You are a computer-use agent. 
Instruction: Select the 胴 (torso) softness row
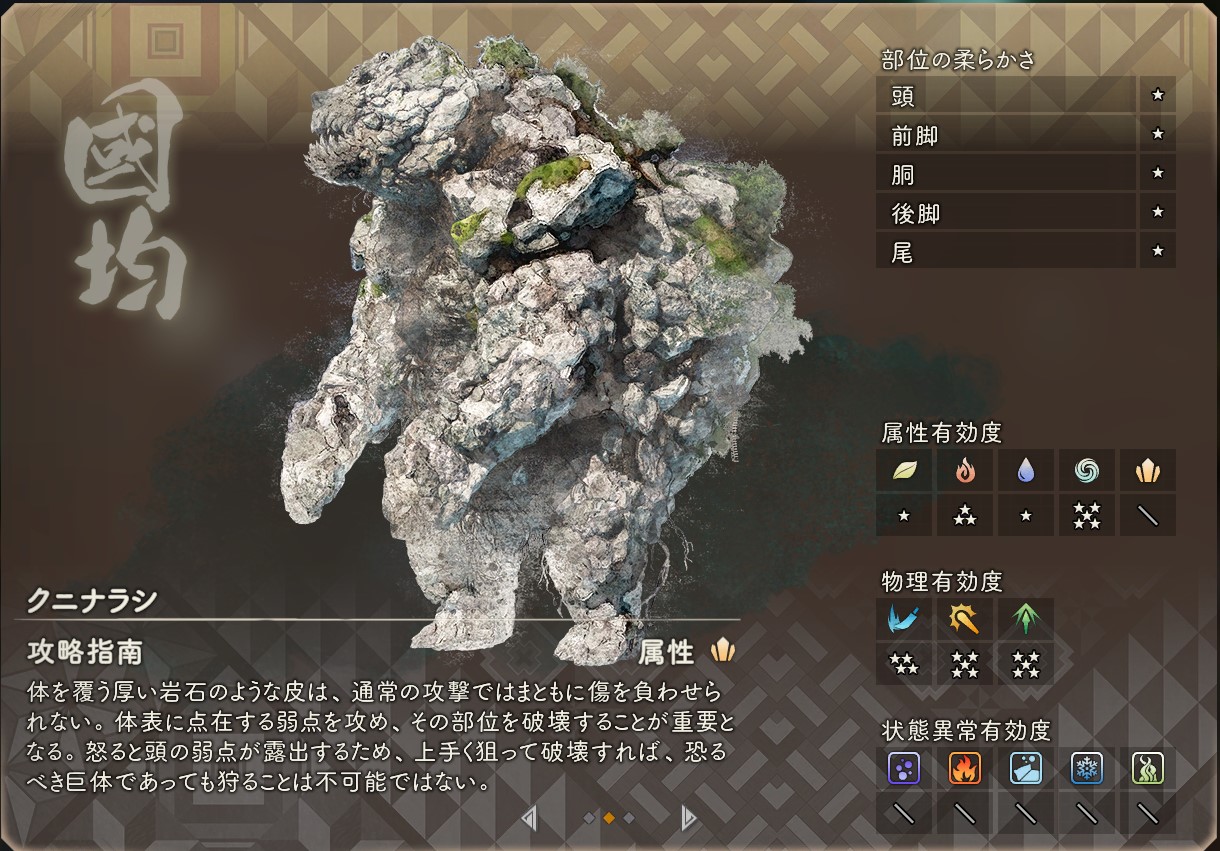(x=1005, y=174)
